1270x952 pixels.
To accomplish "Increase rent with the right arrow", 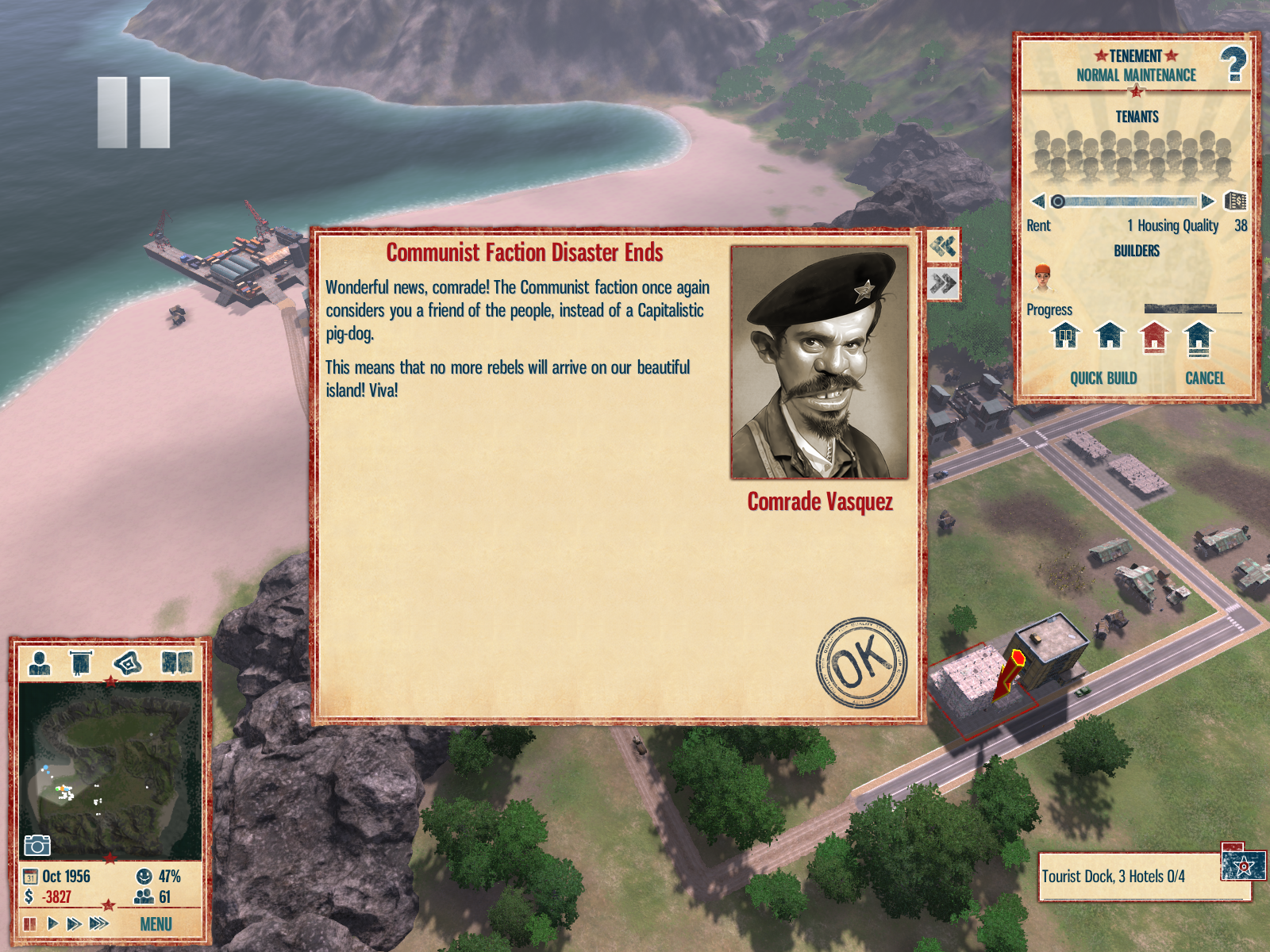I will point(1207,201).
